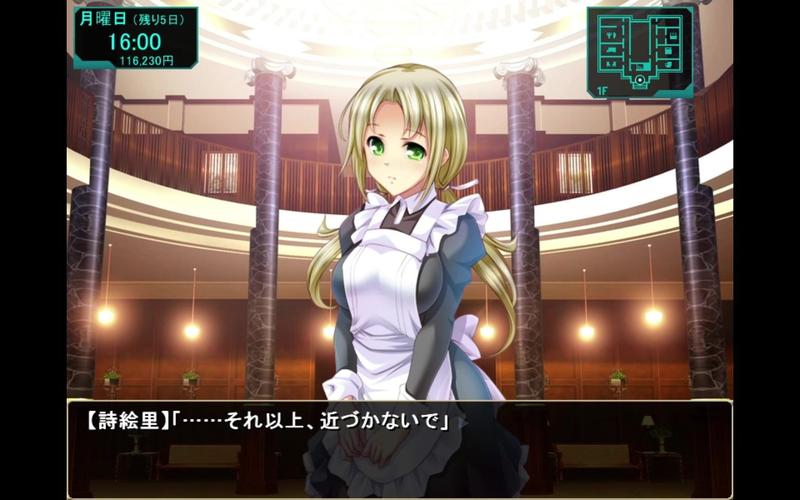
Task: Click the dialogue box to advance text
Action: (x=400, y=447)
